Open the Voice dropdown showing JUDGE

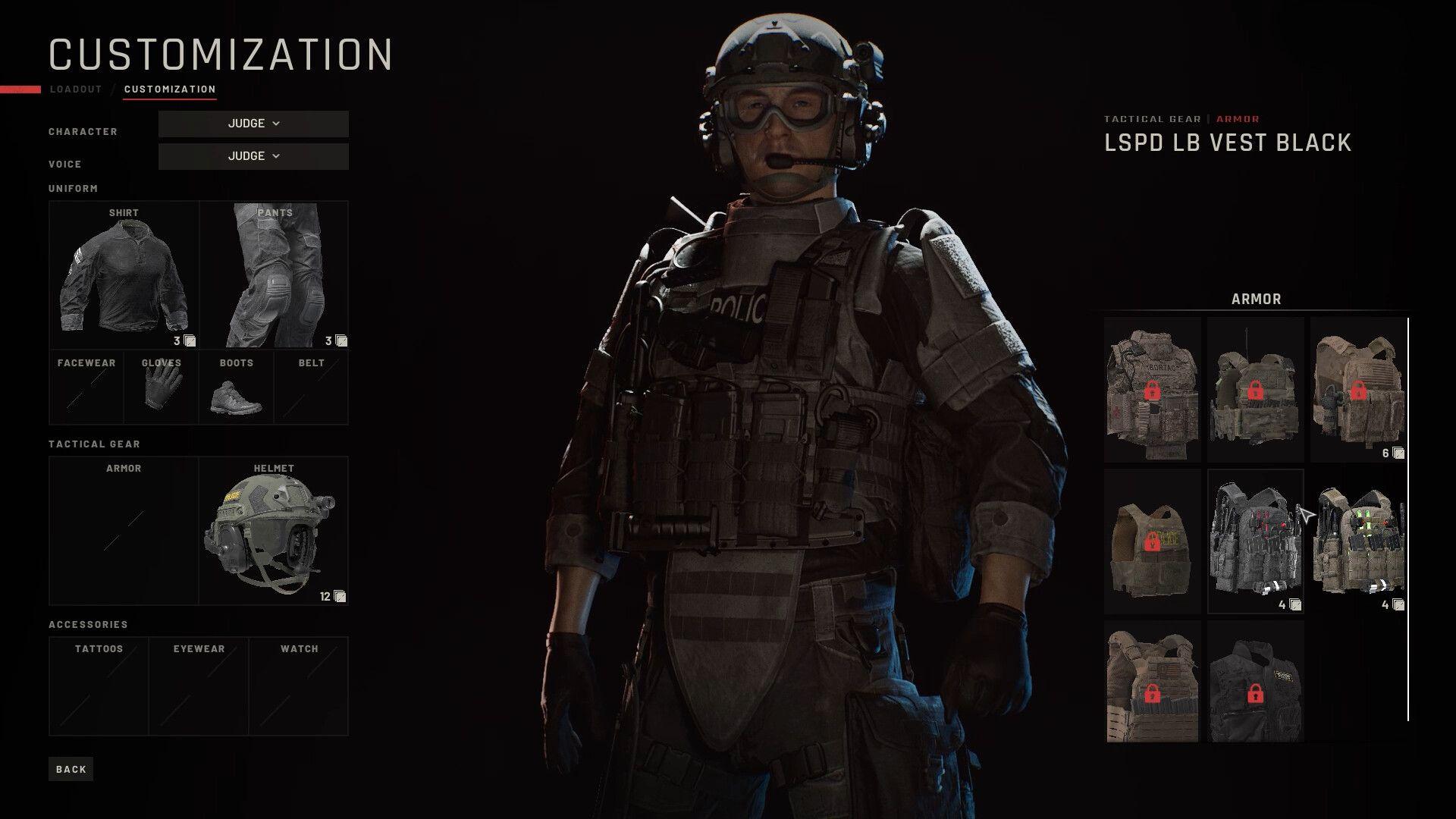(253, 156)
